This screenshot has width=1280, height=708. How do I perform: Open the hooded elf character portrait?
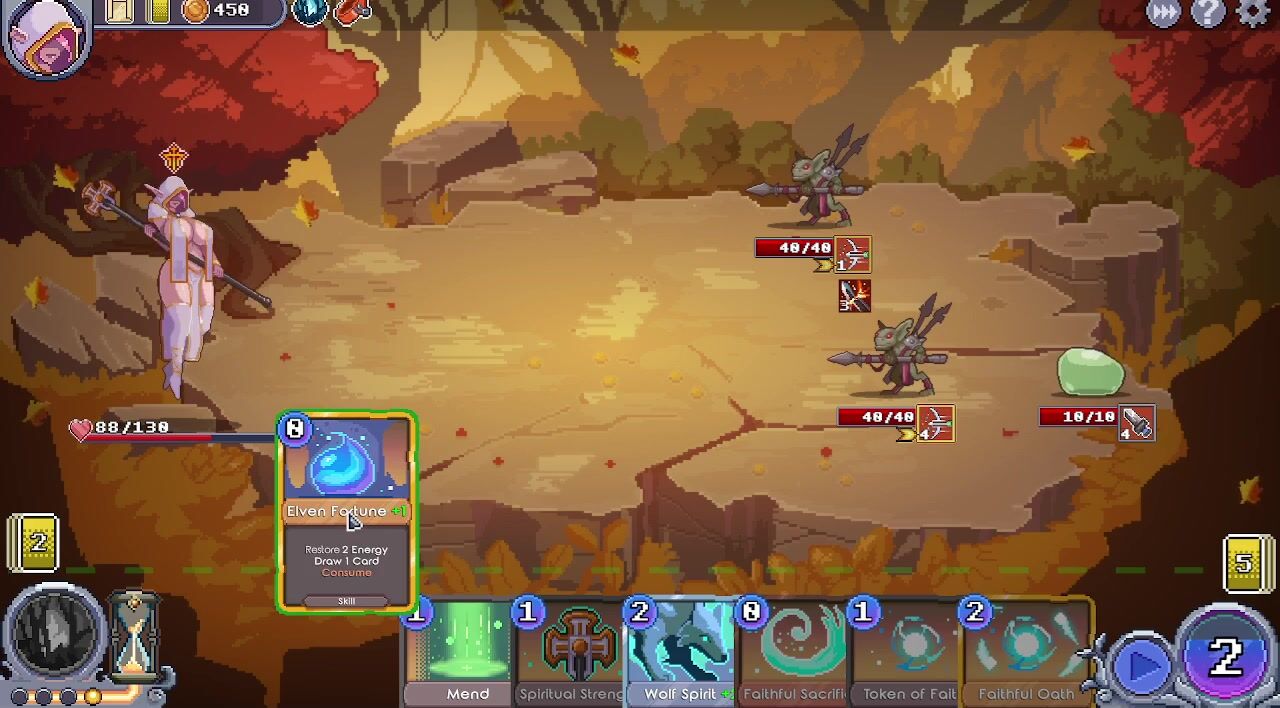(x=46, y=34)
